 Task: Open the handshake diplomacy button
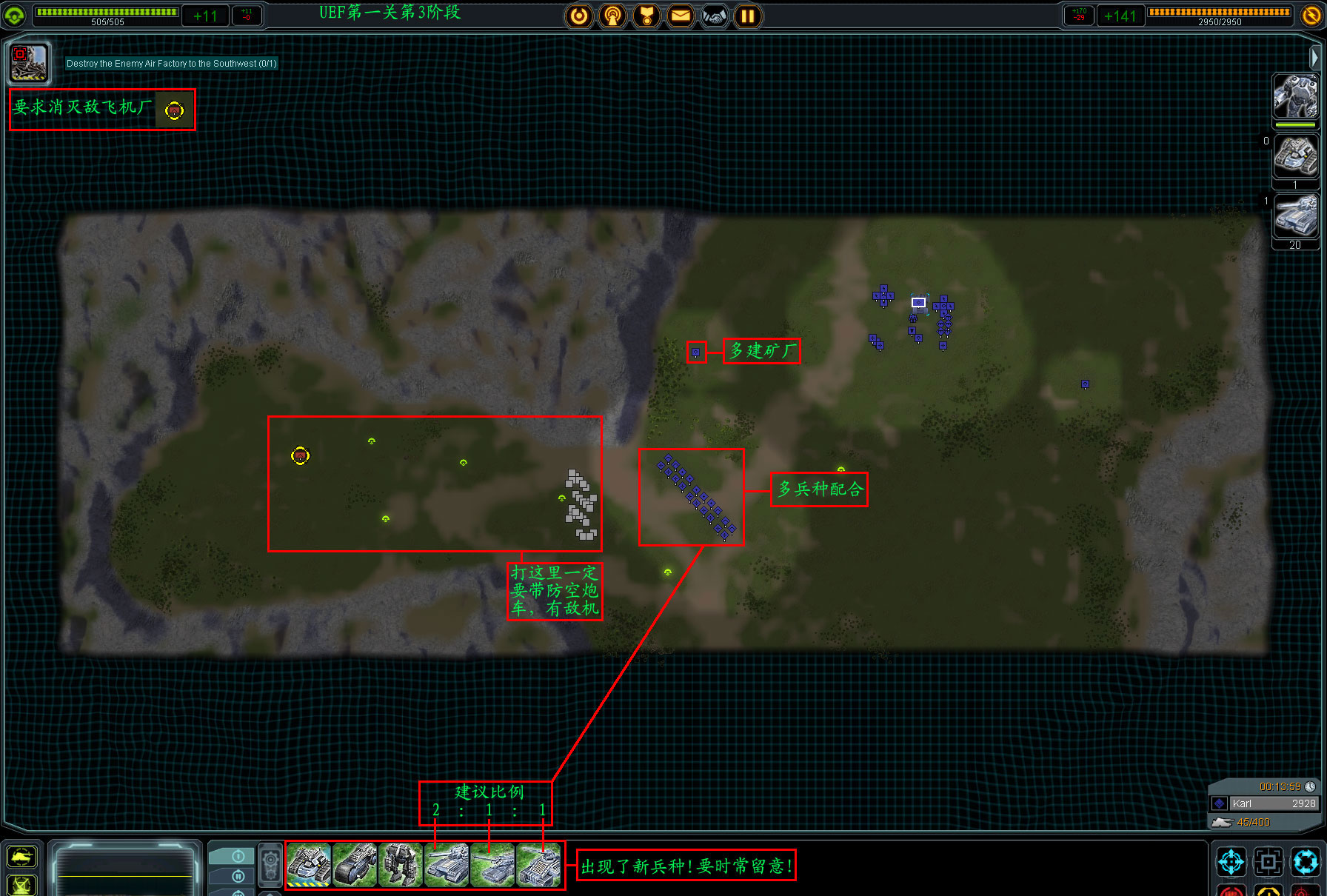(715, 16)
